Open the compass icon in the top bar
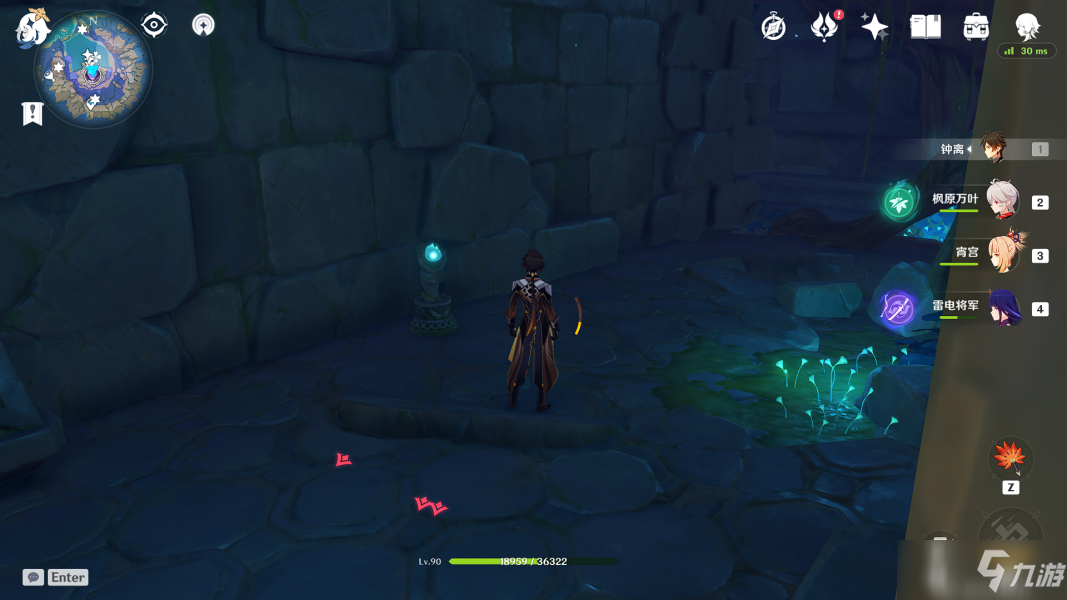The width and height of the screenshot is (1067, 600). (x=773, y=27)
